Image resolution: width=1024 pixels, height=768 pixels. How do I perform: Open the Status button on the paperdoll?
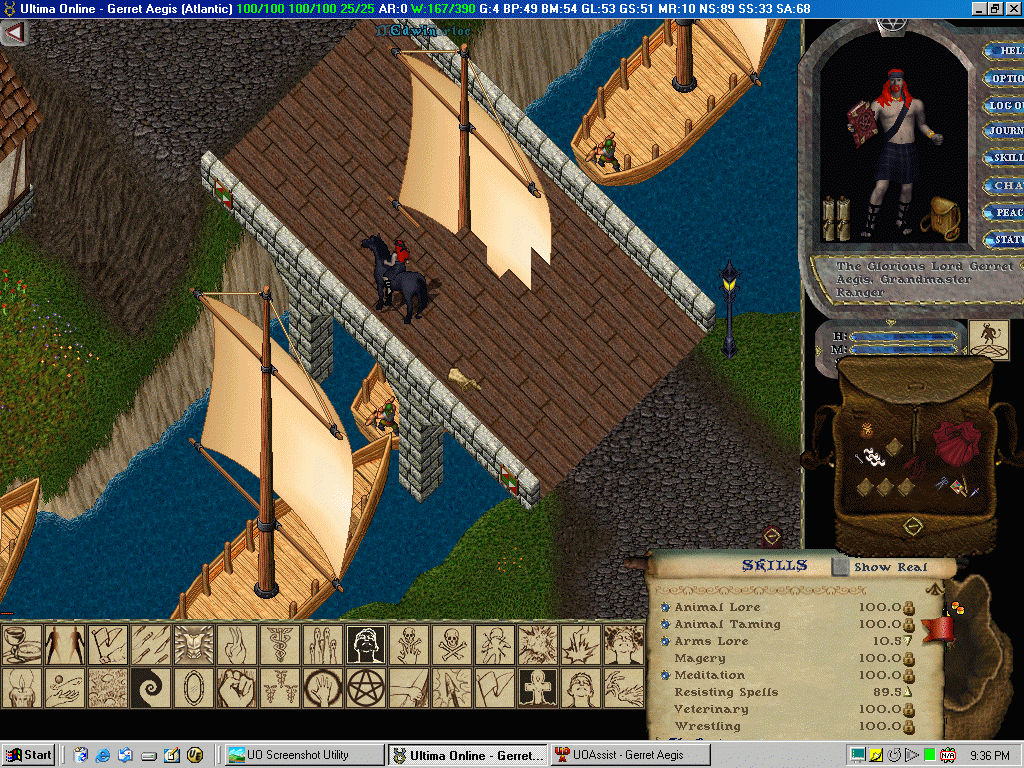[1004, 240]
